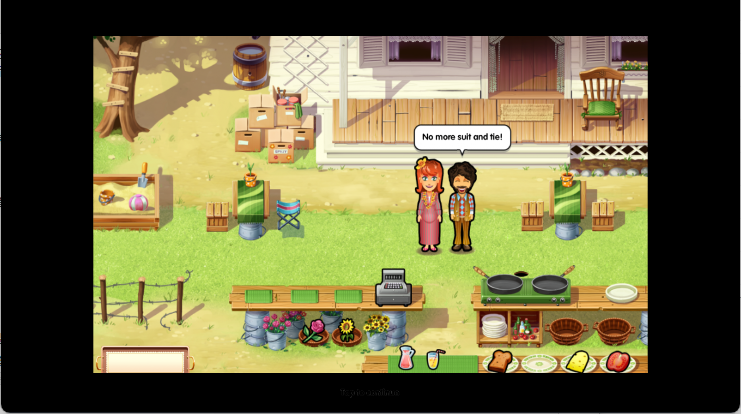Take a plate from the stacked plates
The width and height of the screenshot is (741, 414).
494,326
